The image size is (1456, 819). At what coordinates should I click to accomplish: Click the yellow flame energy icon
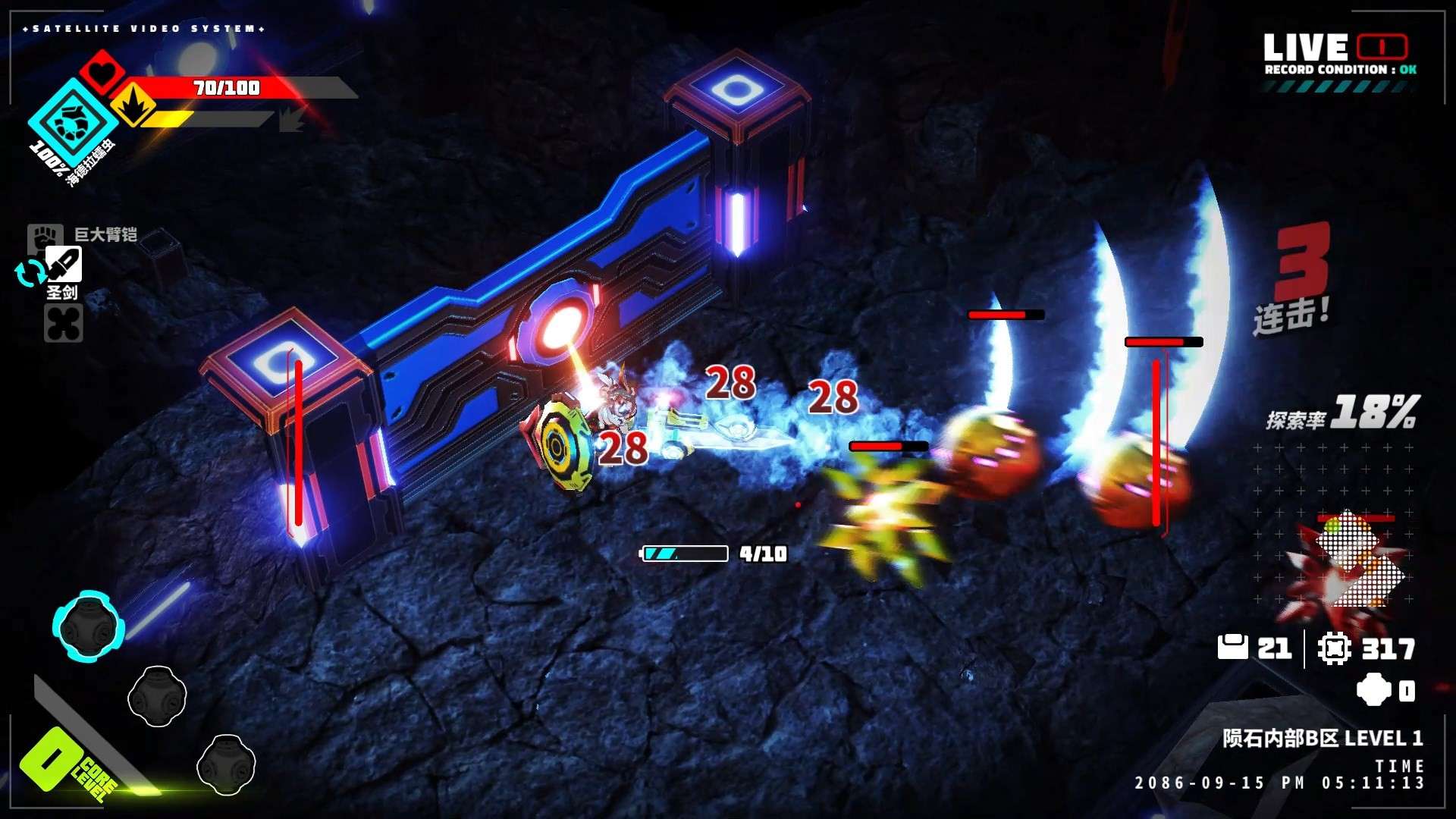(133, 105)
